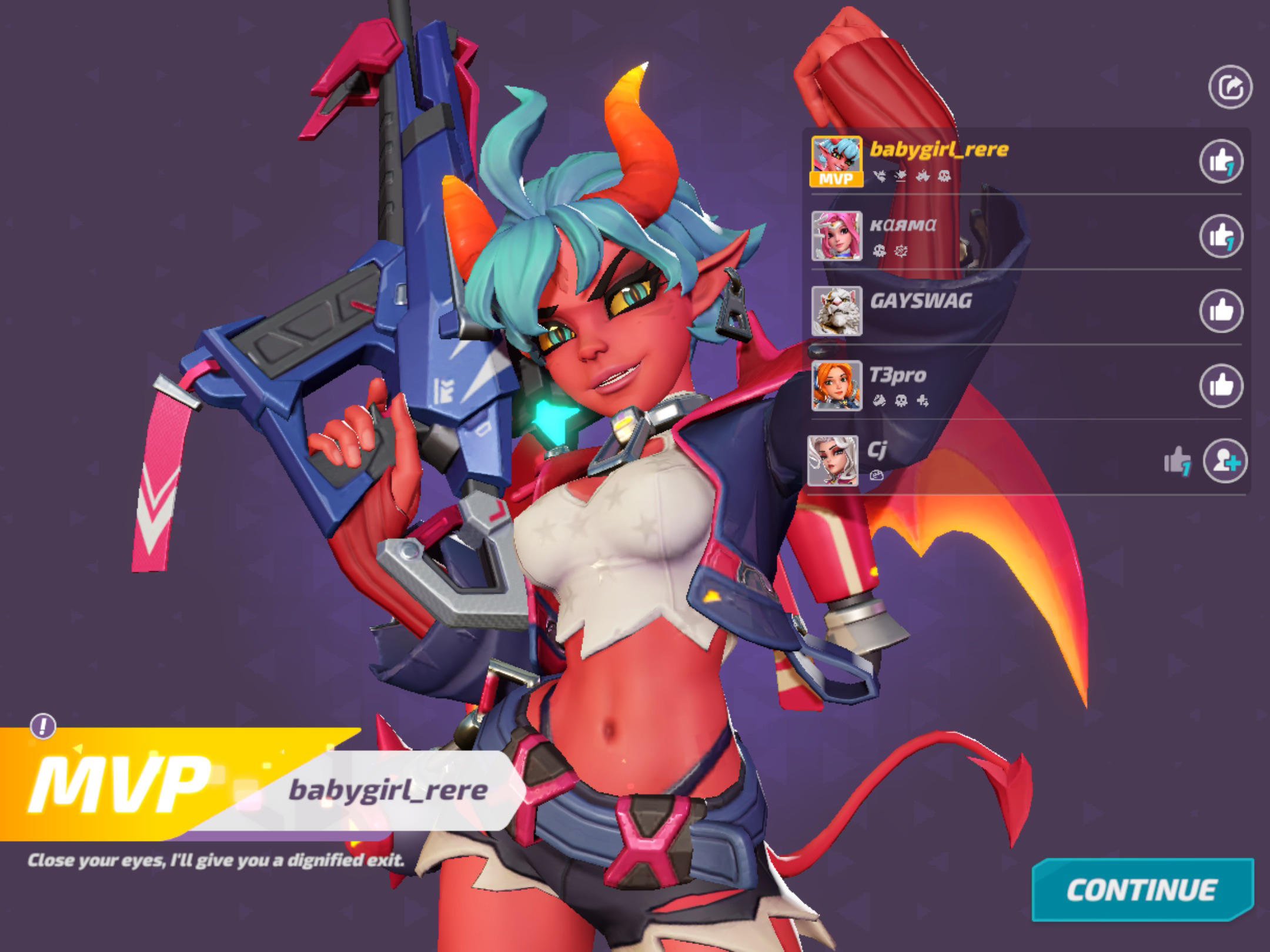The width and height of the screenshot is (1270, 952).
Task: Click the skull badge under babygirl_rere's name
Action: click(x=944, y=176)
